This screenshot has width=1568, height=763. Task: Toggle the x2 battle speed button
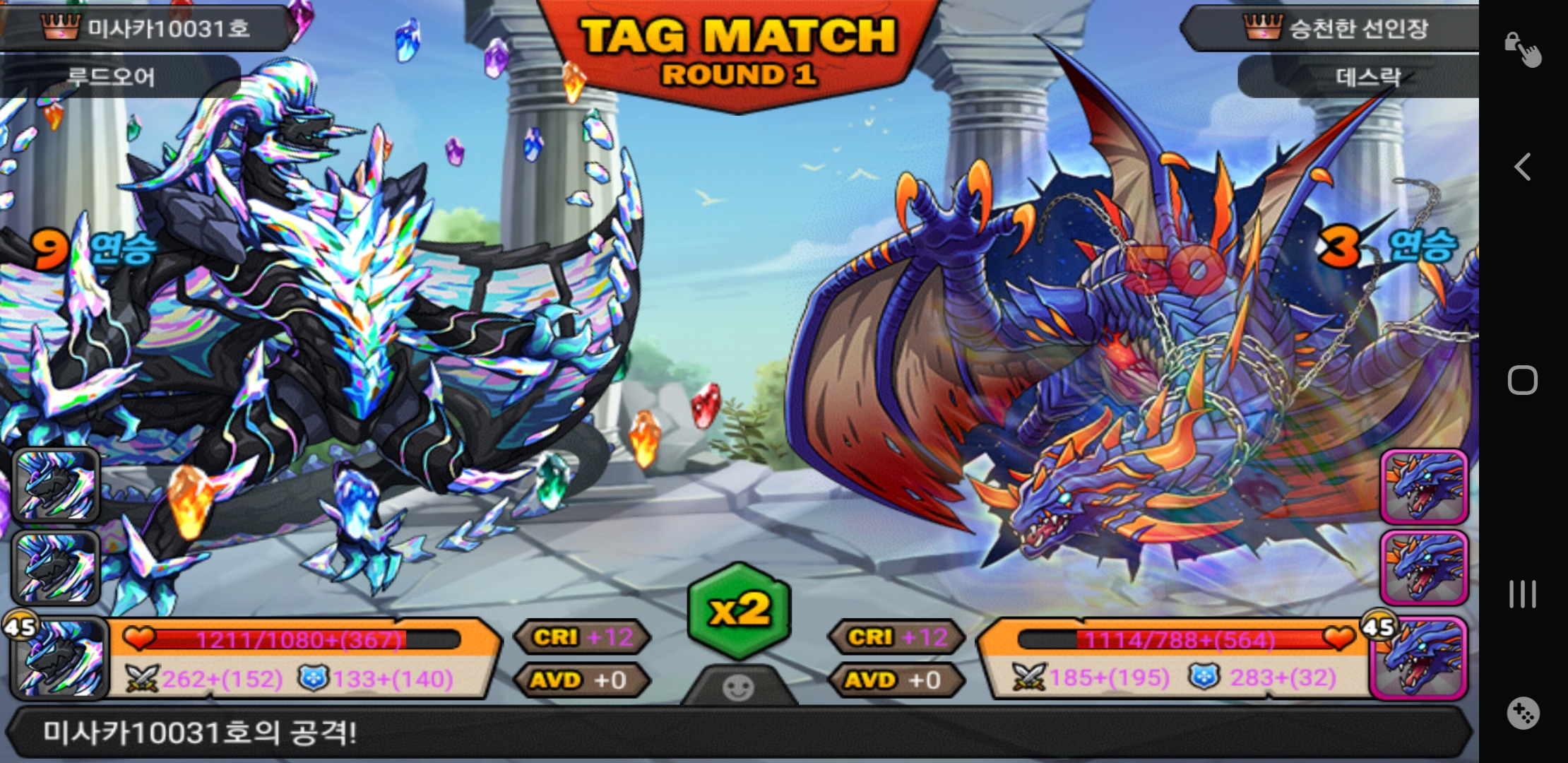pyautogui.click(x=739, y=610)
